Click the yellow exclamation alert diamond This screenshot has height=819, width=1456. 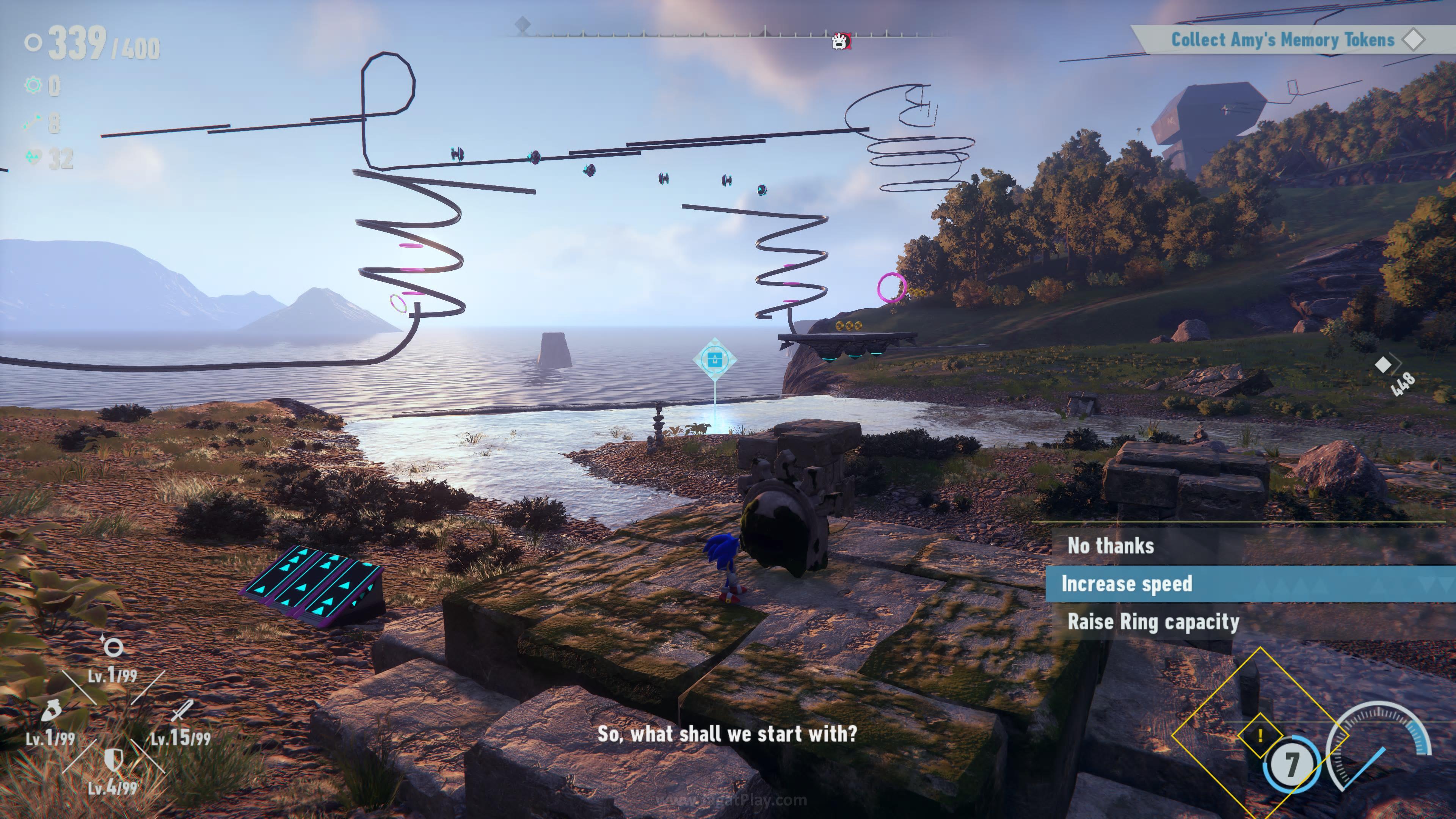pyautogui.click(x=1260, y=736)
